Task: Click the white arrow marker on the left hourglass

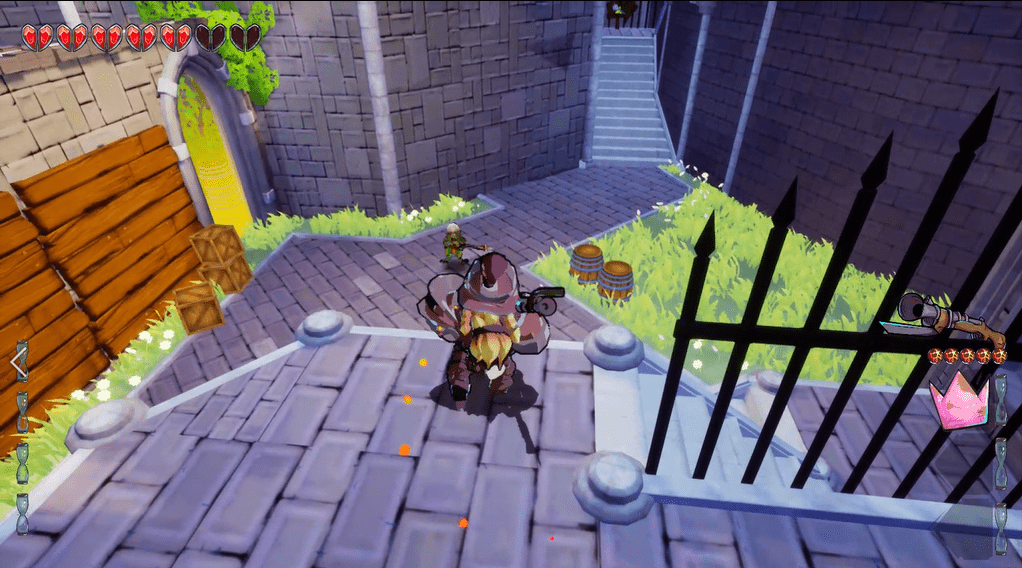Action: click(19, 362)
